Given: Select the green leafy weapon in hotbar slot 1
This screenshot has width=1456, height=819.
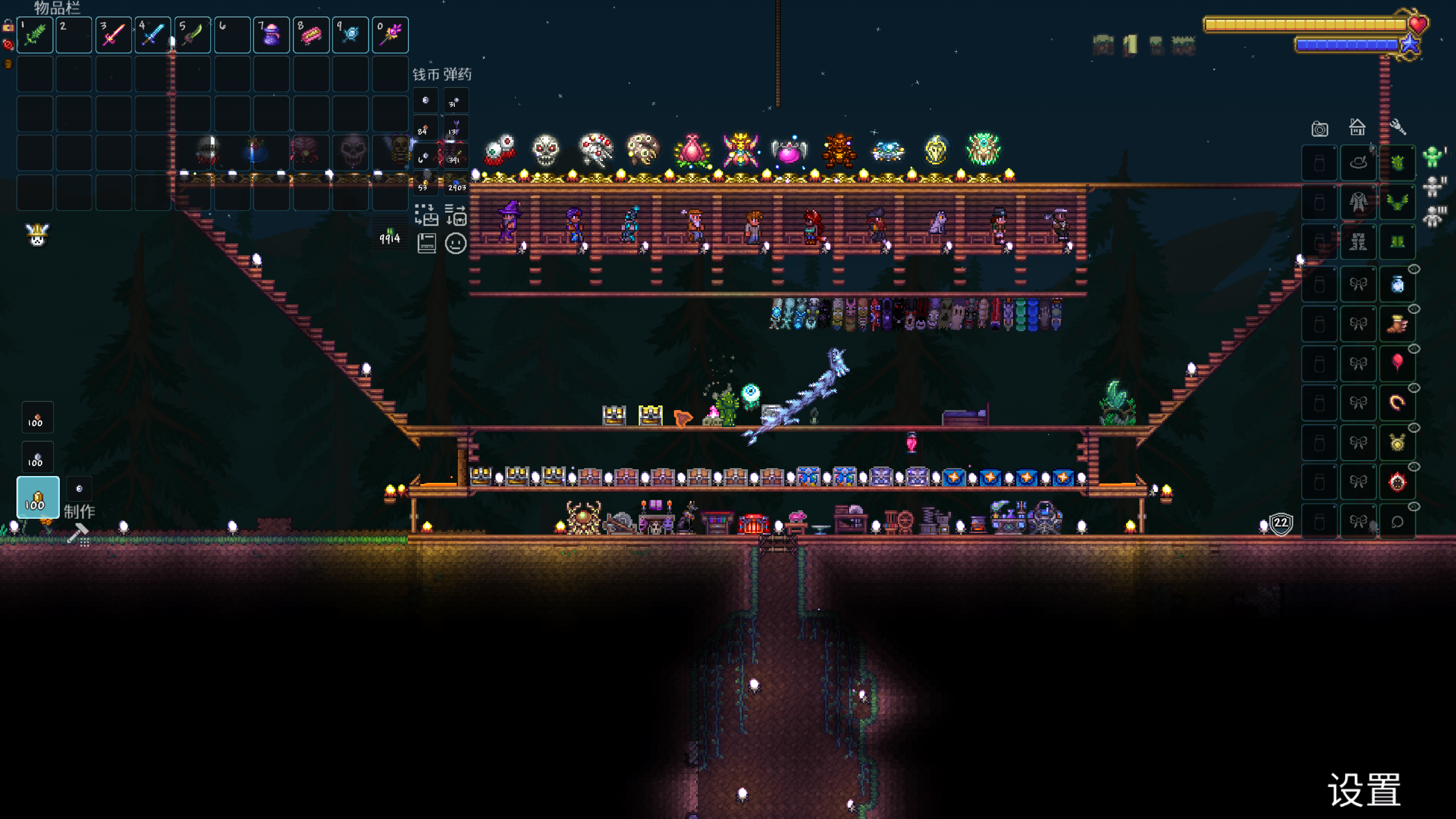Looking at the screenshot, I should 35,35.
